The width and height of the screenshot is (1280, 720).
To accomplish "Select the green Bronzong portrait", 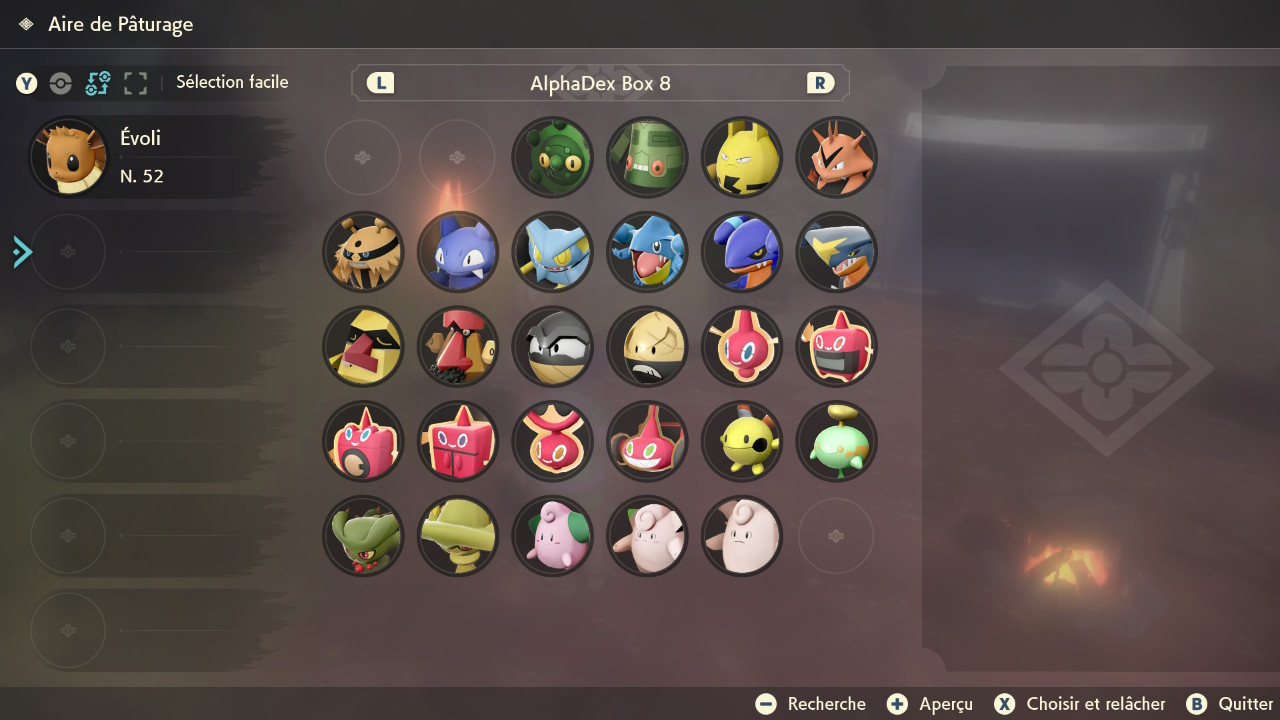I will coord(647,158).
